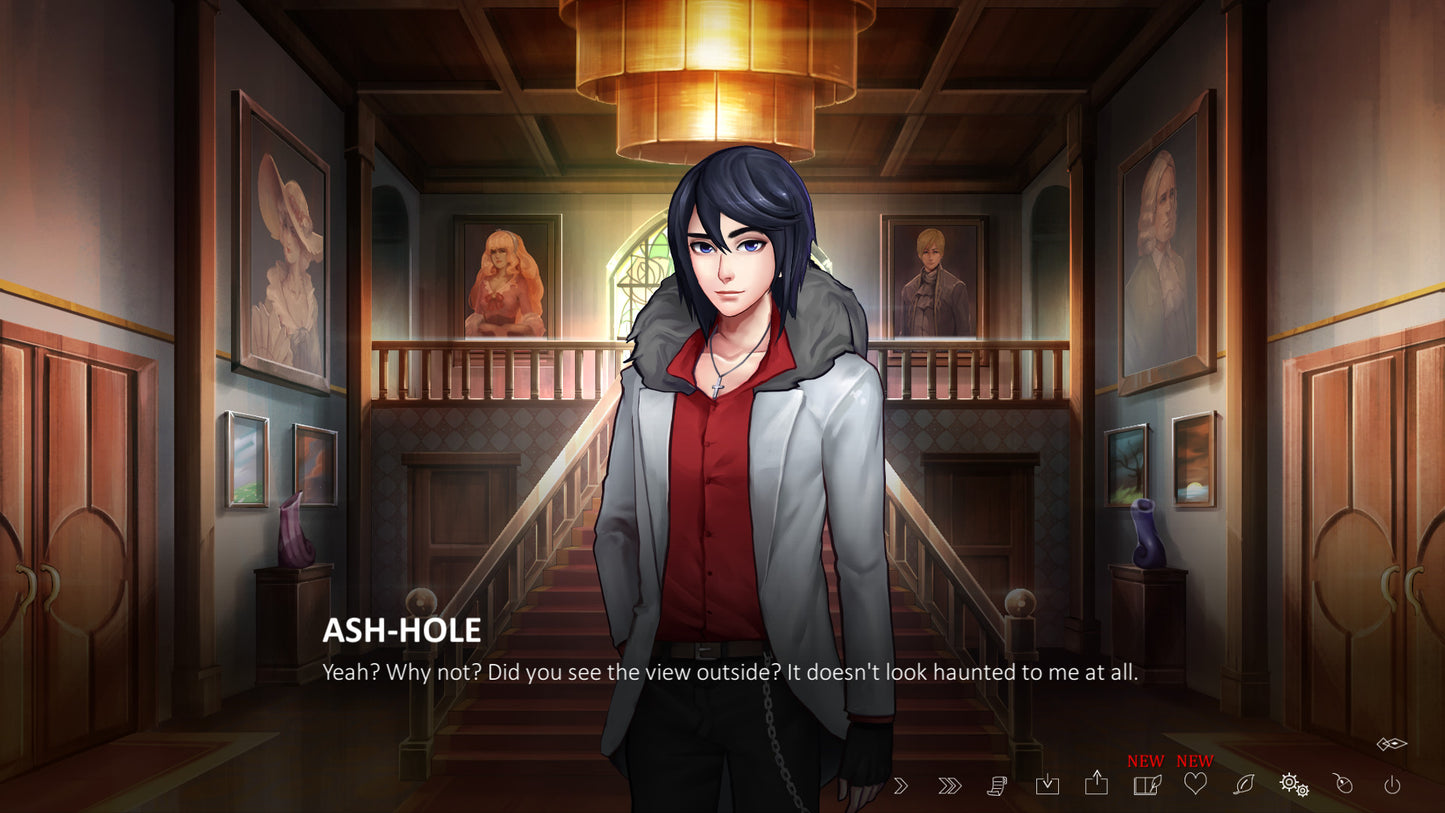The width and height of the screenshot is (1445, 813).
Task: Advance dialogue with the single-chevron forward icon
Action: click(x=903, y=786)
